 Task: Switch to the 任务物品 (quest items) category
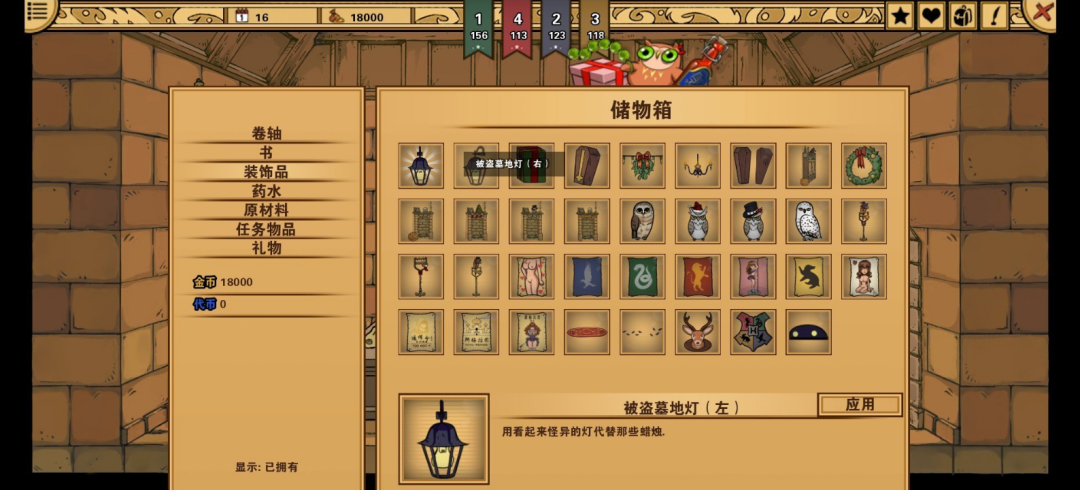click(x=266, y=229)
